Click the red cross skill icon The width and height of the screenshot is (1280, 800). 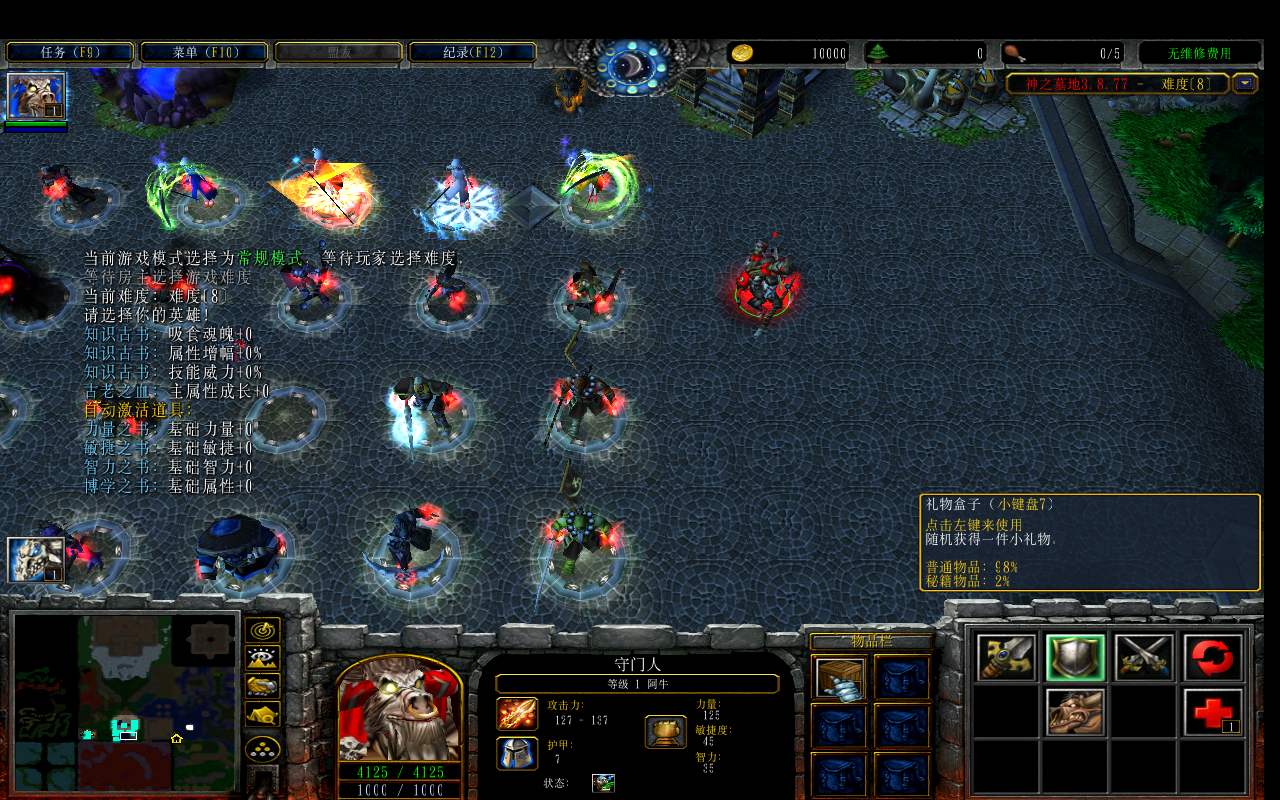pos(1213,712)
